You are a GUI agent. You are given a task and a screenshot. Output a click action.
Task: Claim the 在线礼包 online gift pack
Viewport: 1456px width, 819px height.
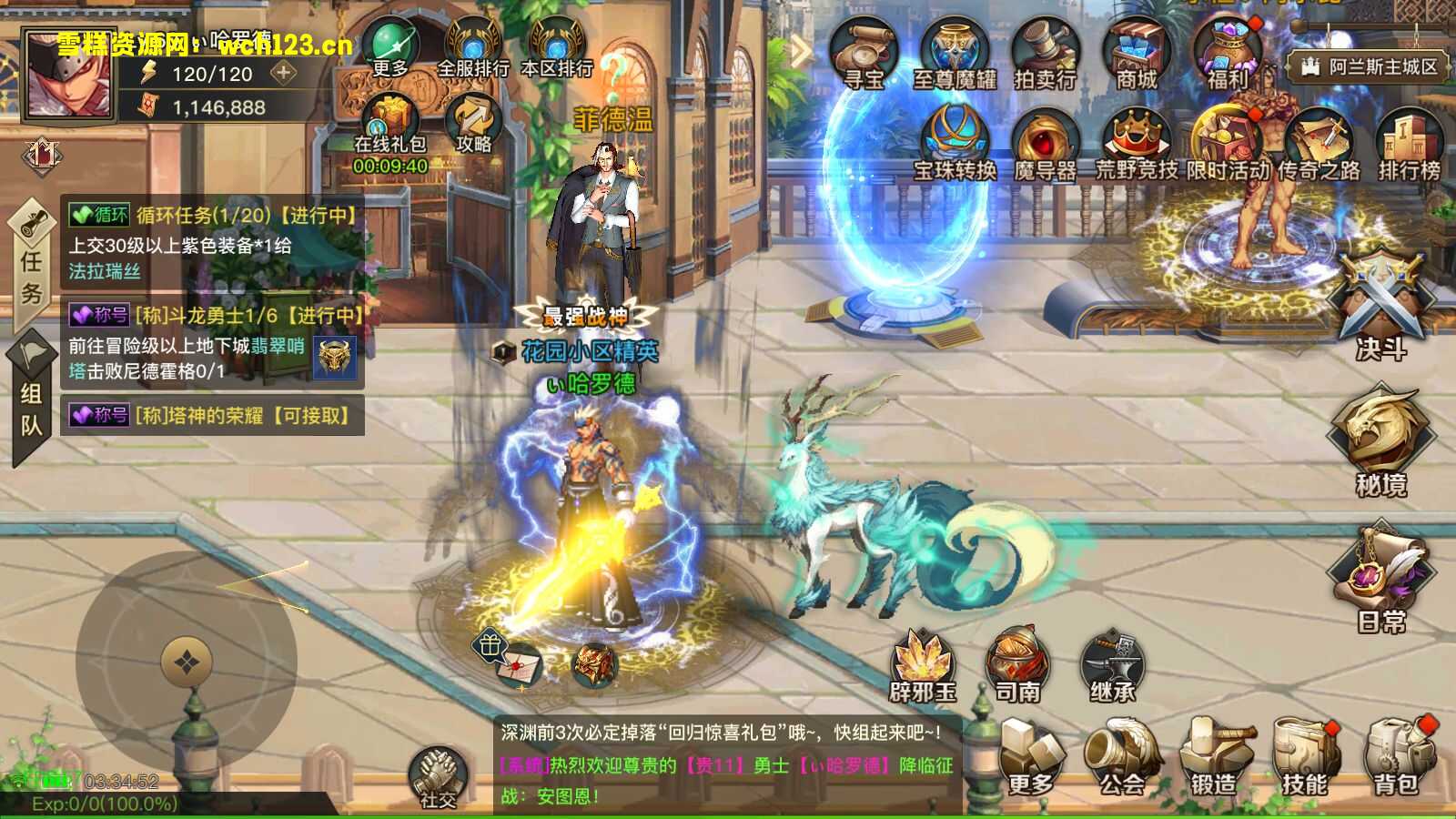click(x=390, y=123)
